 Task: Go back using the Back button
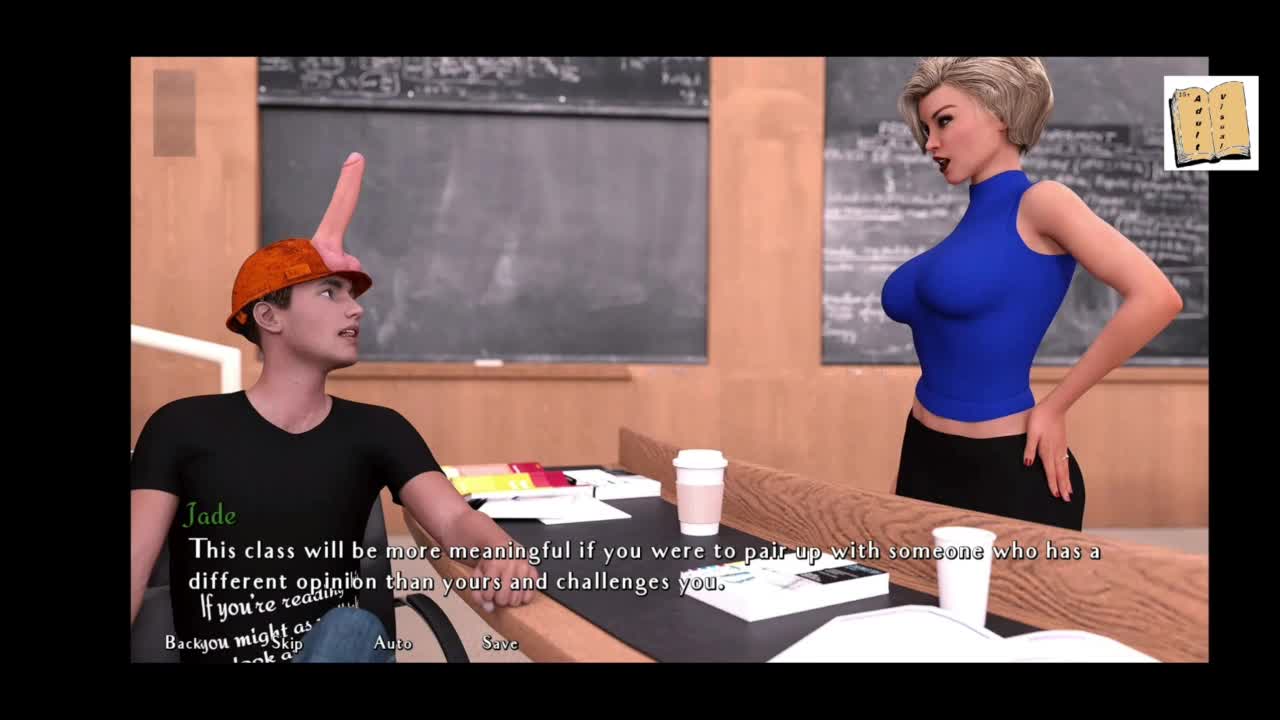click(183, 642)
